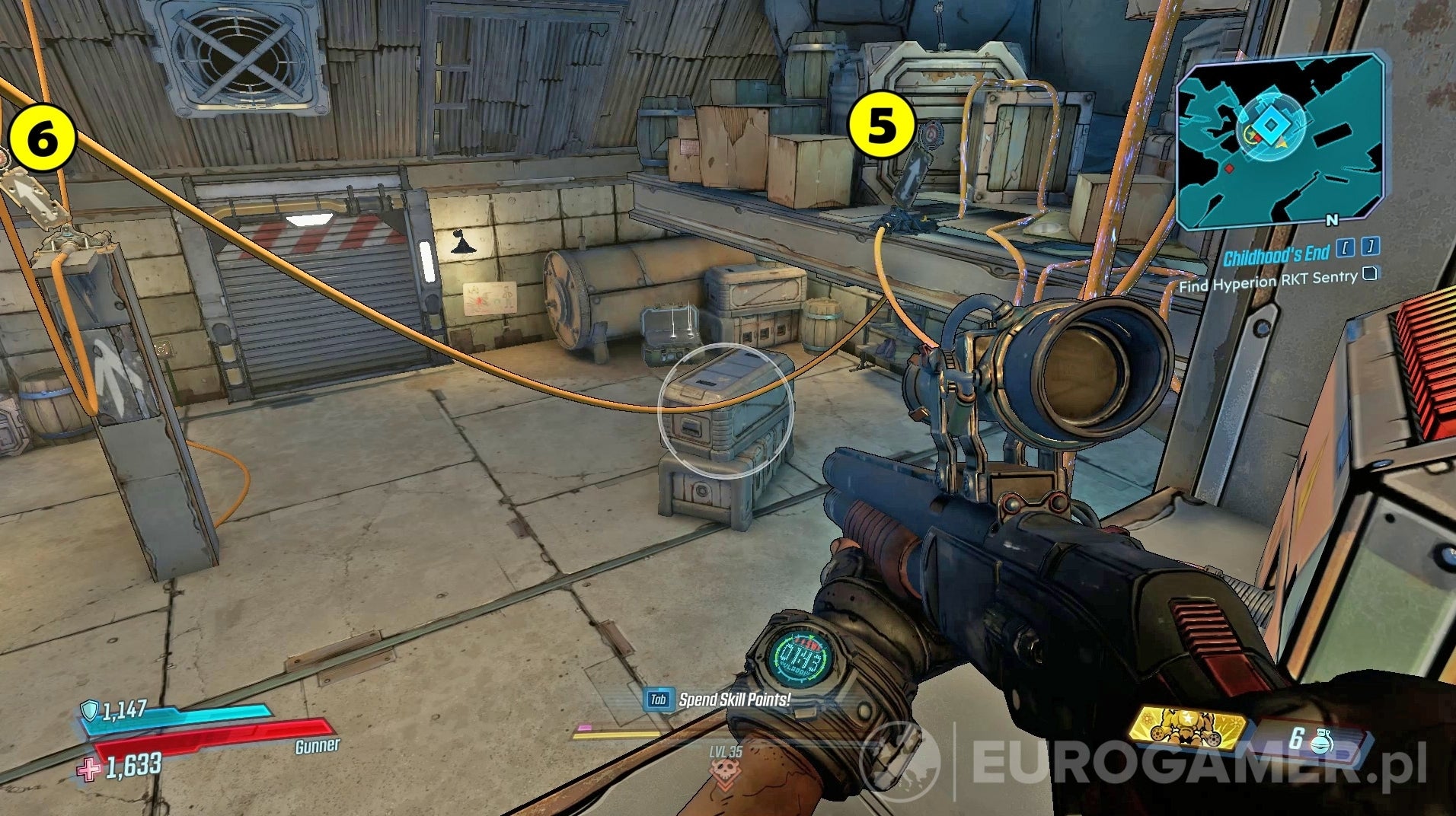Click the N compass marker on the minimap

click(x=1332, y=221)
